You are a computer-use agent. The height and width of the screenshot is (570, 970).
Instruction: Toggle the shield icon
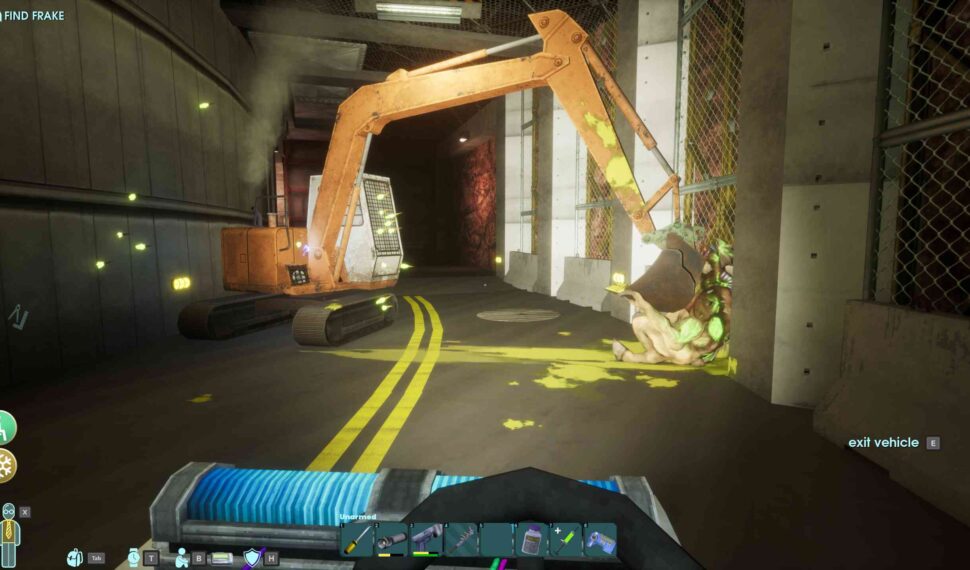[251, 558]
